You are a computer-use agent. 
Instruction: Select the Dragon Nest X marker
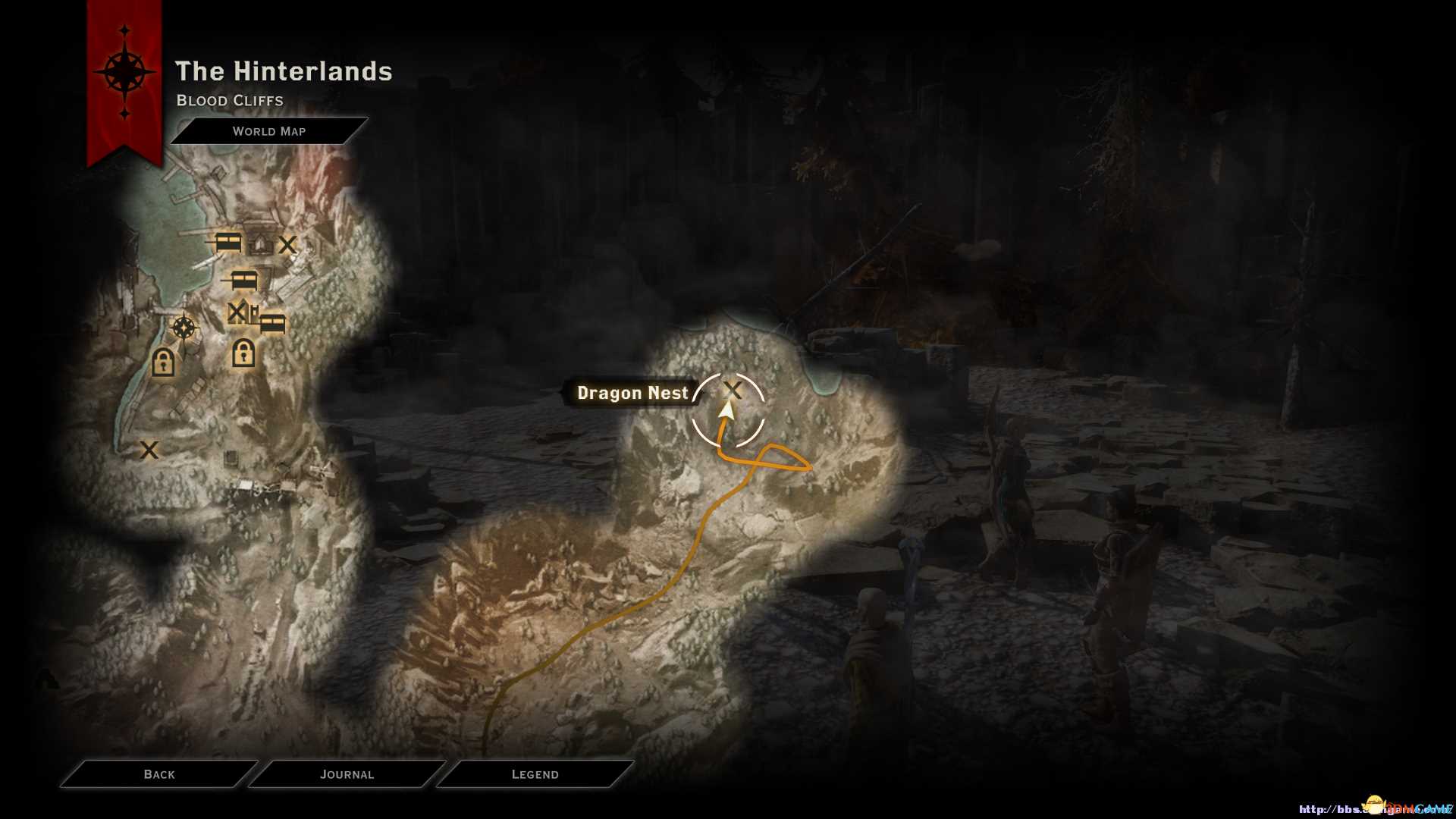tap(733, 390)
